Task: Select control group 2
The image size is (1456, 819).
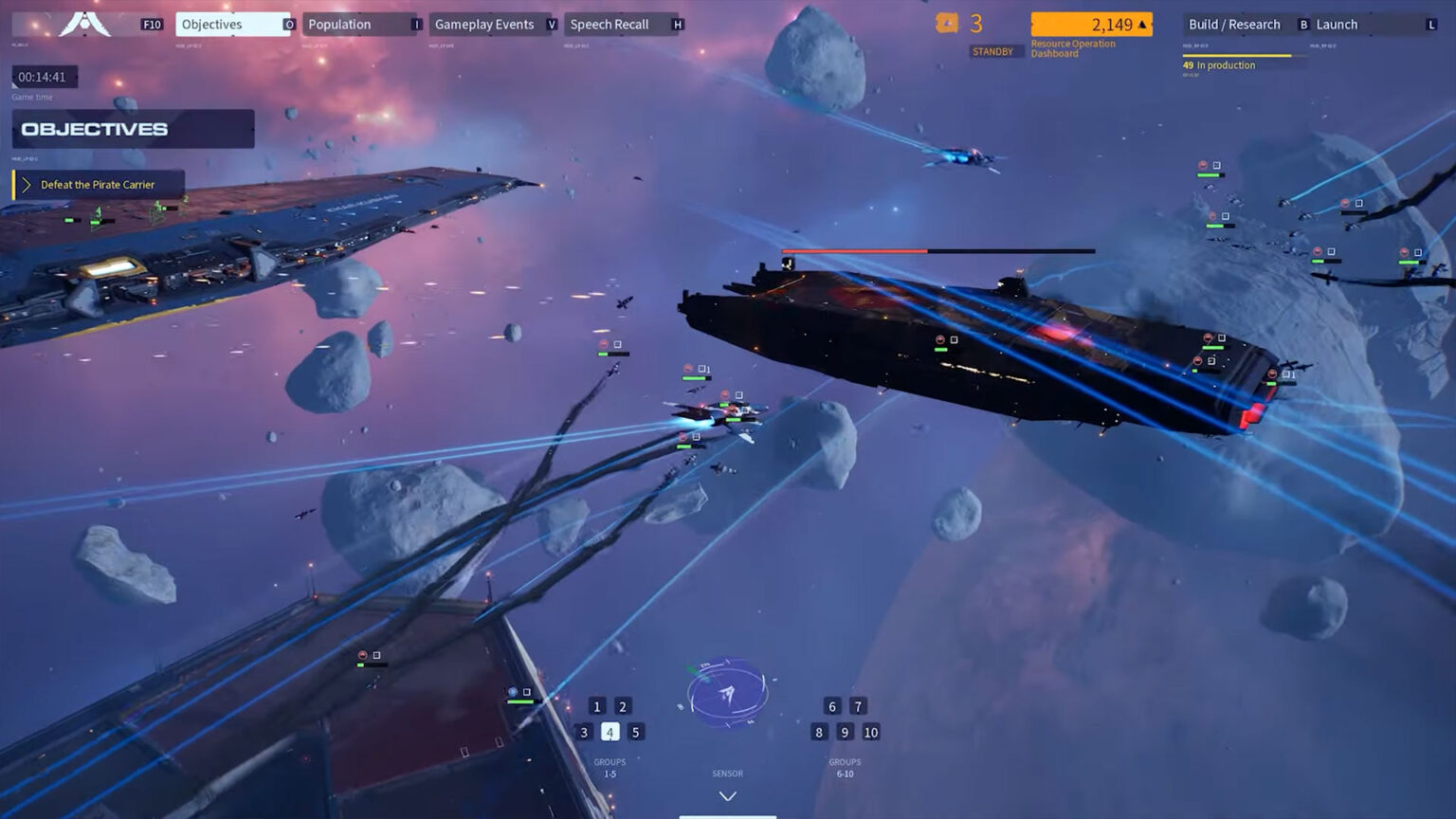Action: (623, 706)
